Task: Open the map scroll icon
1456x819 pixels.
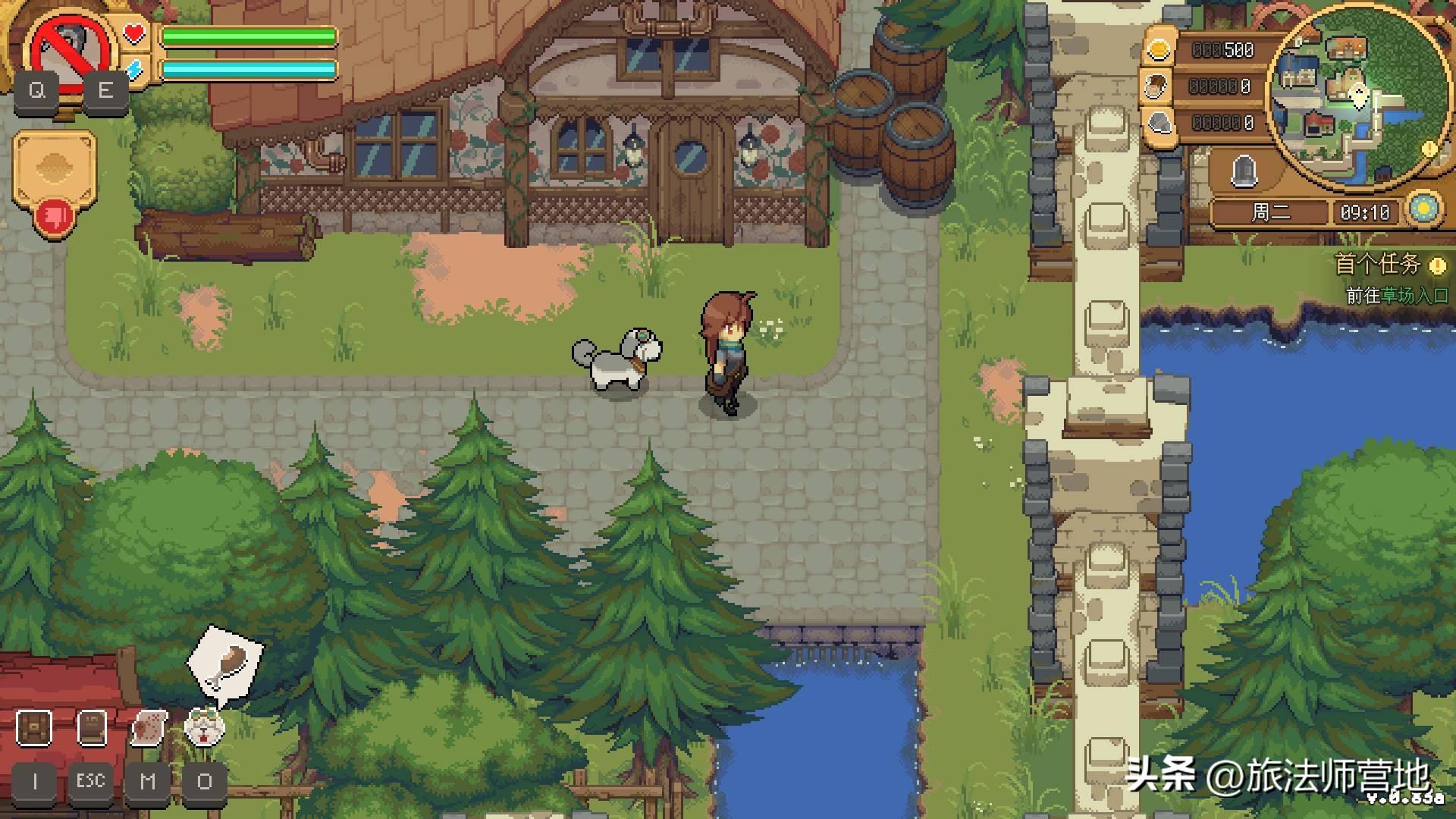Action: (x=149, y=728)
